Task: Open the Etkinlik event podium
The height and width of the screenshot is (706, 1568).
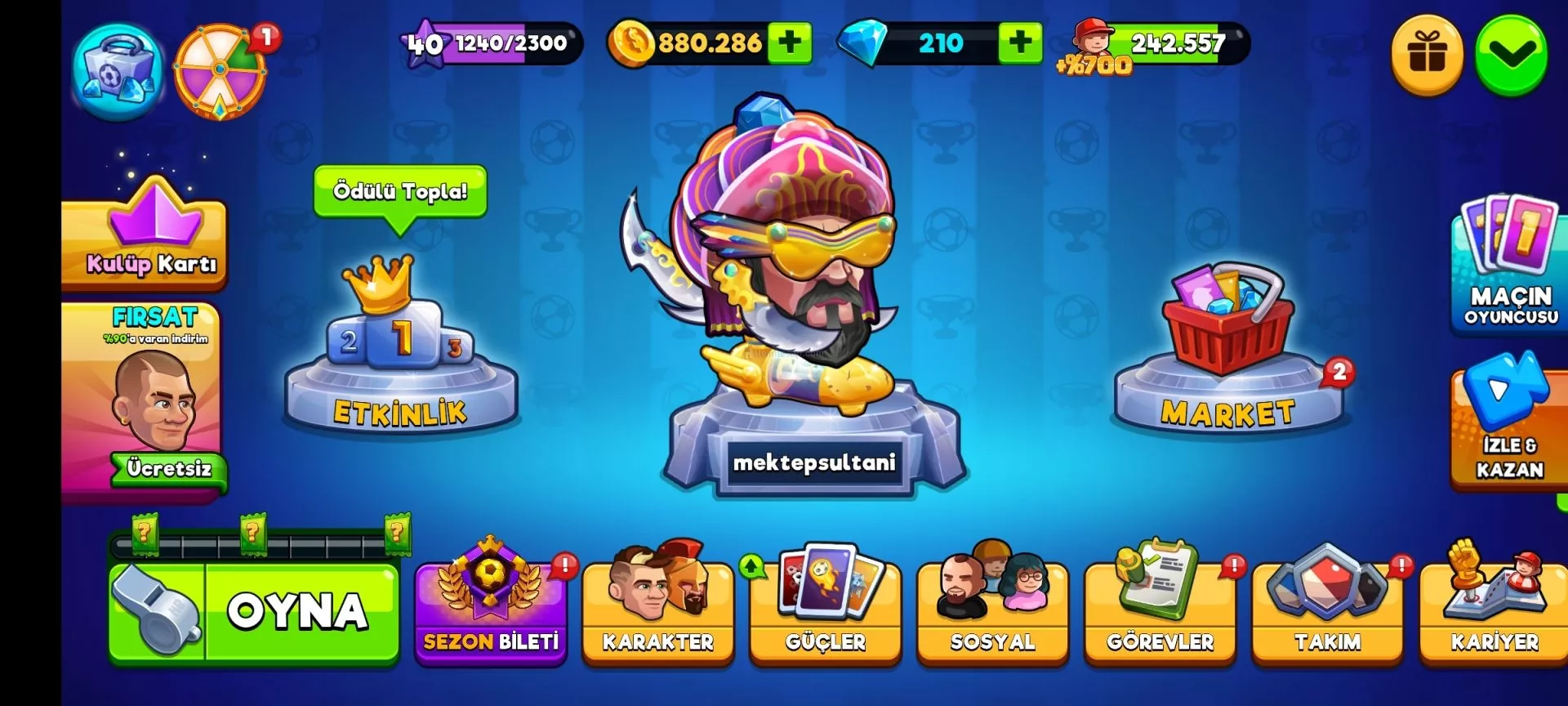Action: [x=400, y=360]
